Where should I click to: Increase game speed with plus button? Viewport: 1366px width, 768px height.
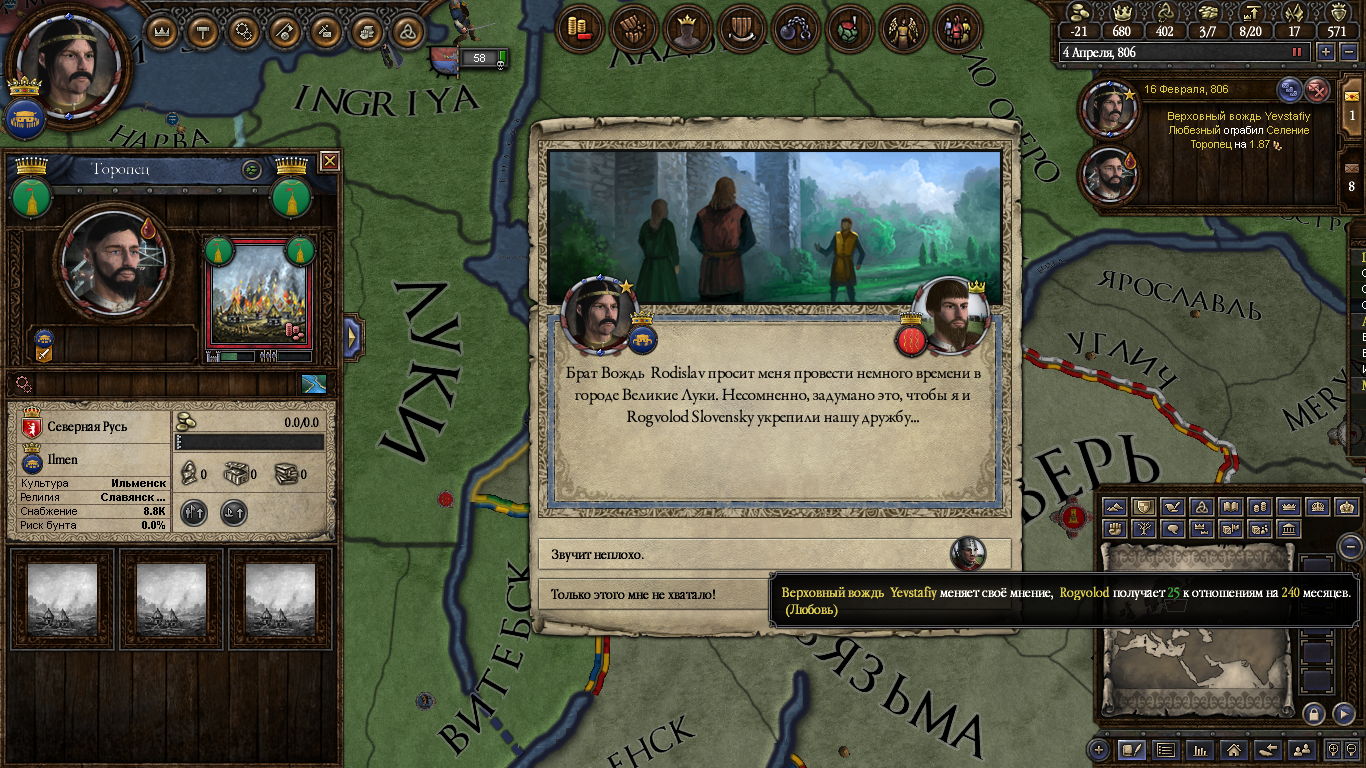(1326, 52)
